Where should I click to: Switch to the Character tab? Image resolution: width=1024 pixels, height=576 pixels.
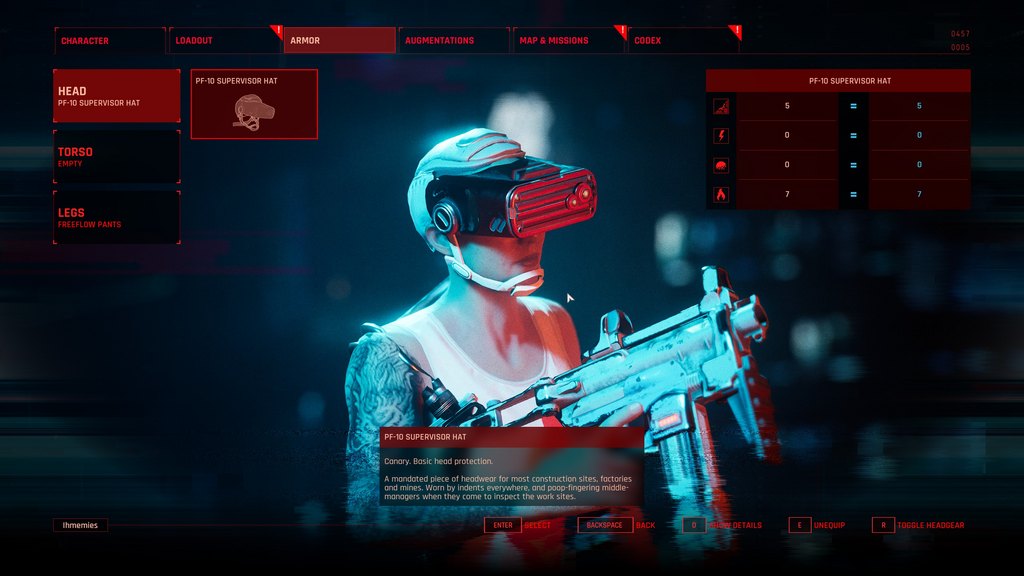coord(109,41)
